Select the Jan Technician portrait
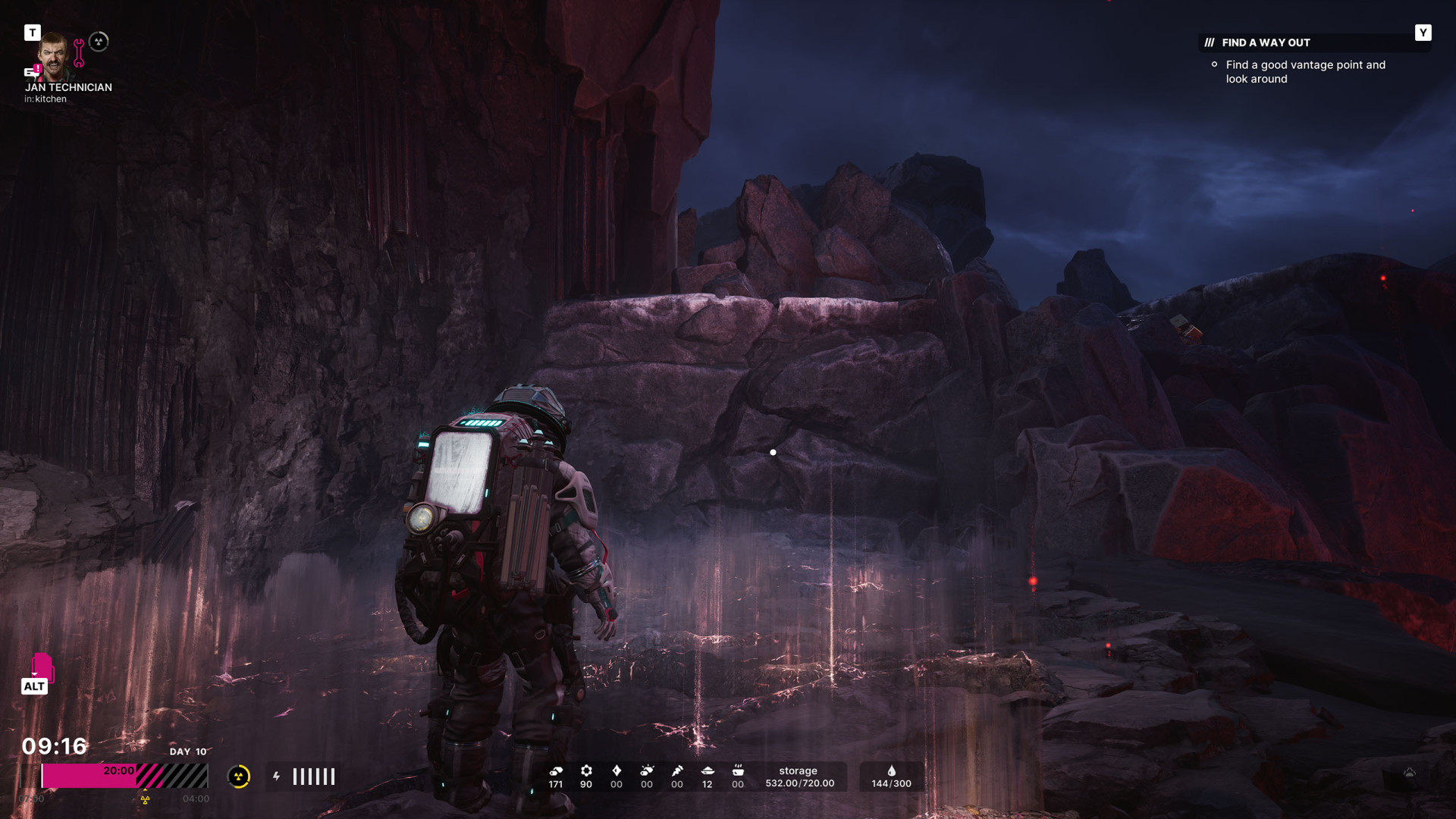Viewport: 1456px width, 819px height. point(55,55)
